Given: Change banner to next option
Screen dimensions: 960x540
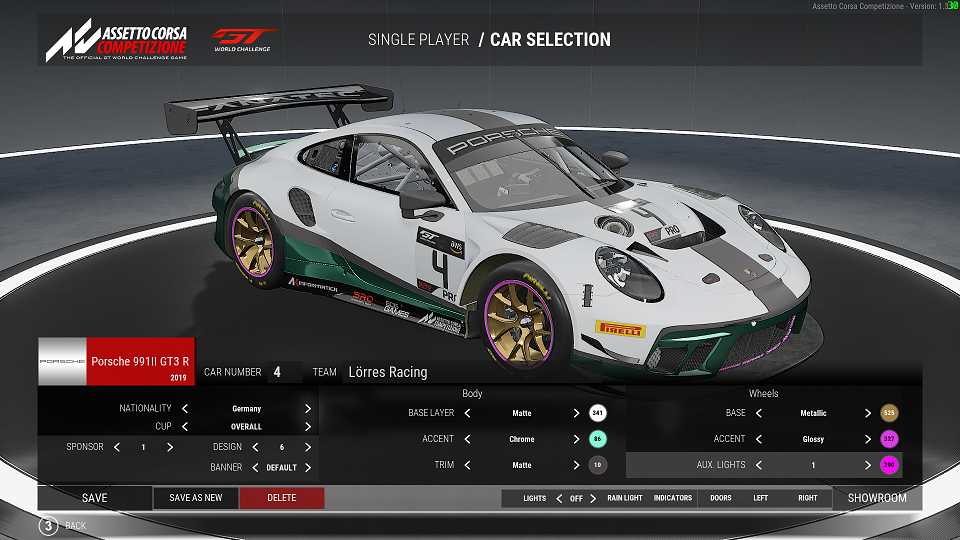Looking at the screenshot, I should (308, 467).
